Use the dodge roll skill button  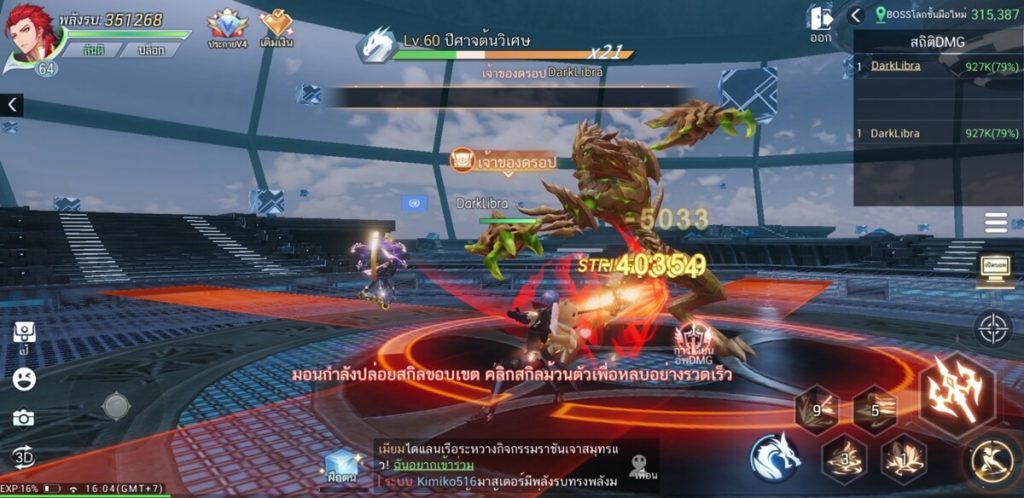[991, 461]
